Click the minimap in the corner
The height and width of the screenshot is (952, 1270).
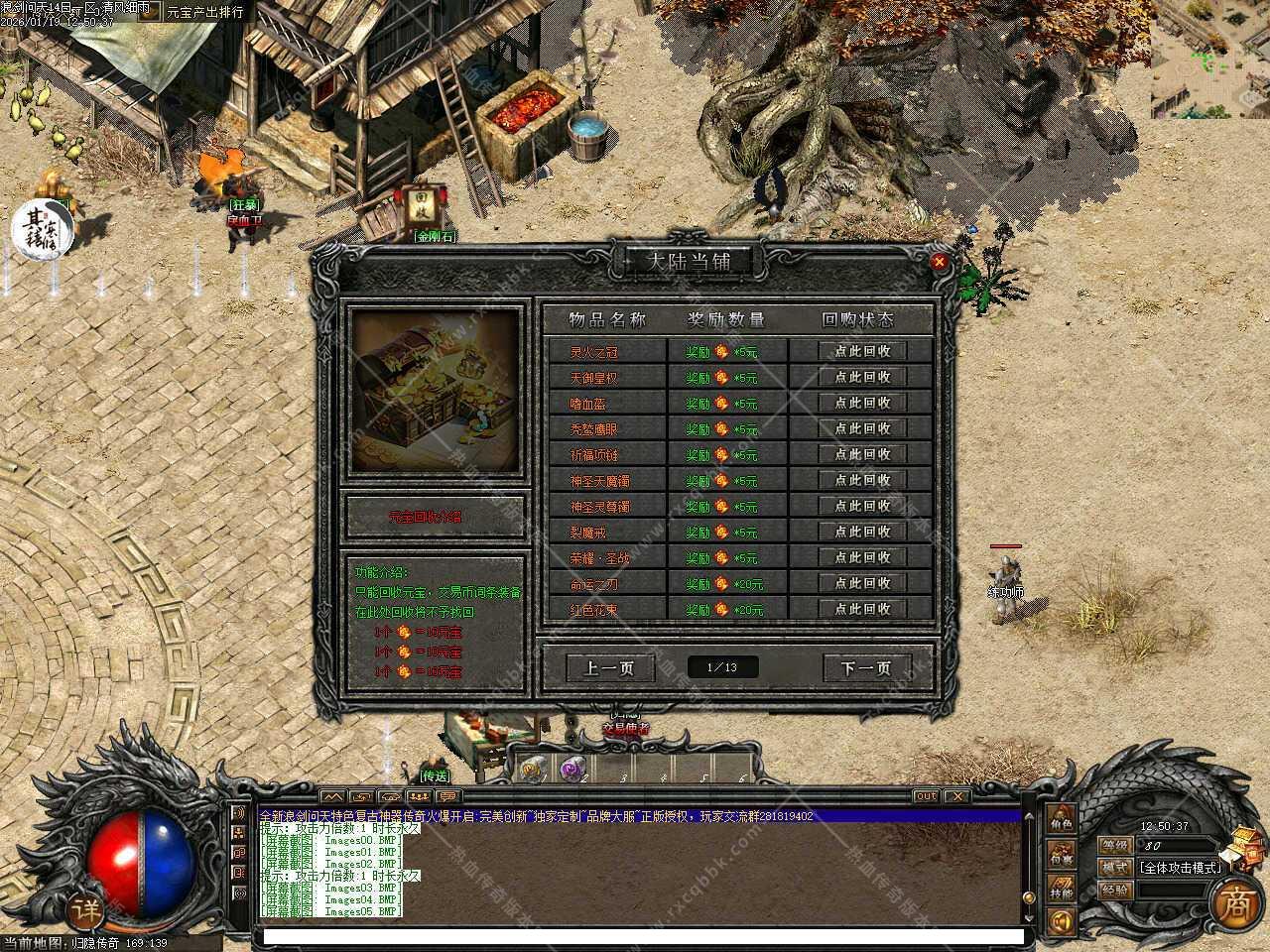tap(1209, 58)
